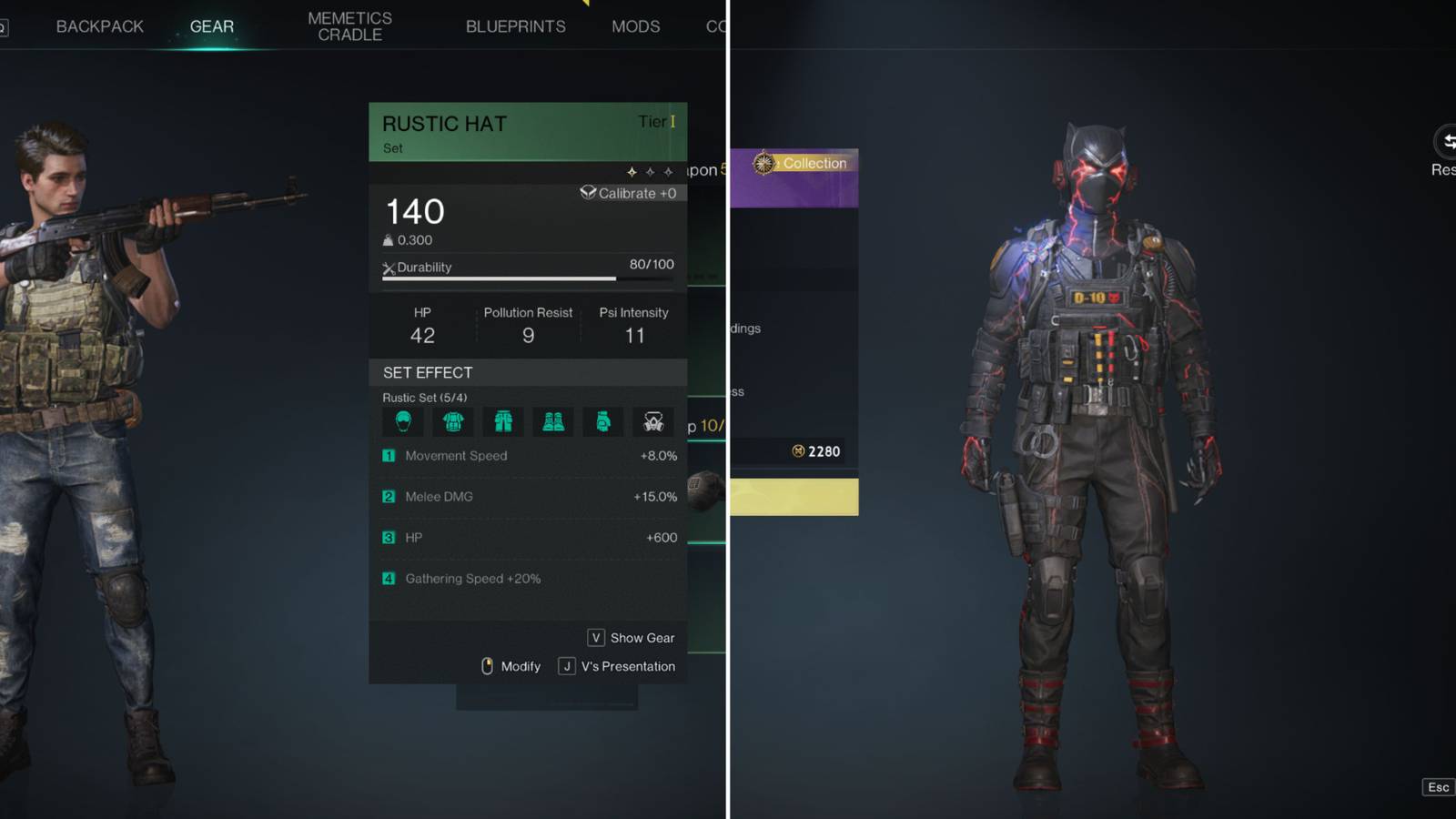Click the weight icon next to 0.300

point(389,239)
